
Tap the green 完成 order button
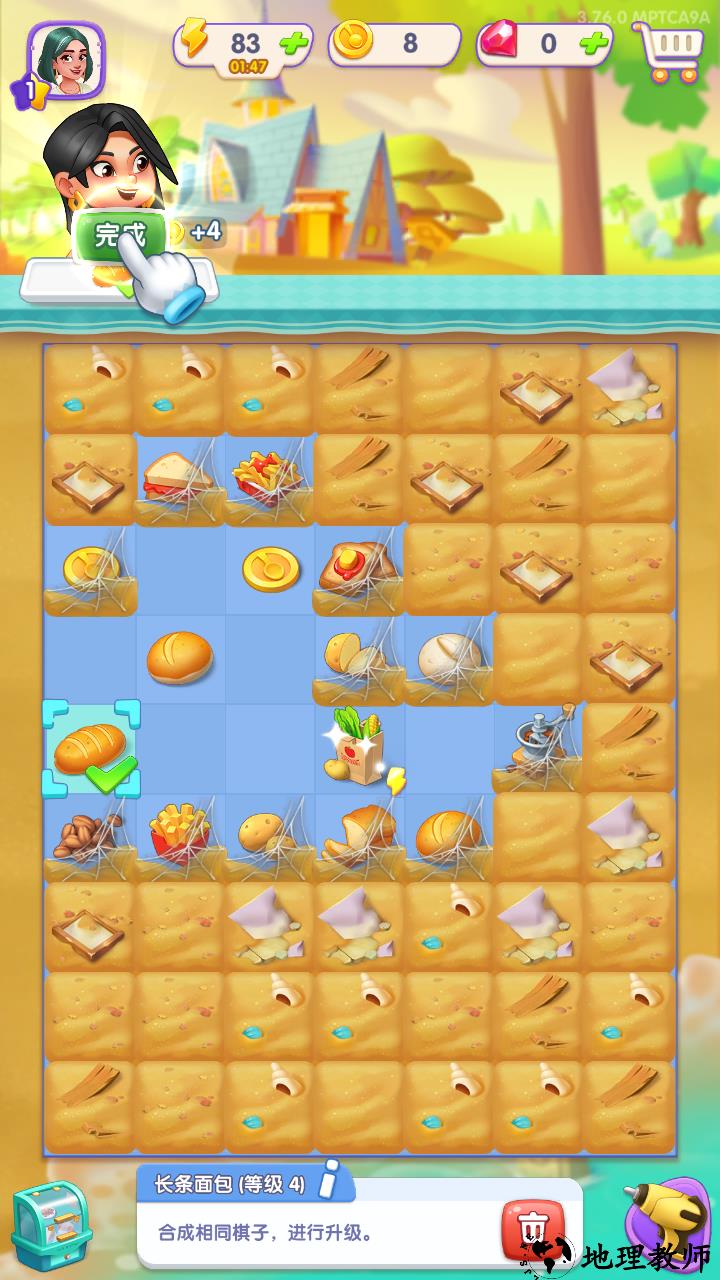[118, 235]
